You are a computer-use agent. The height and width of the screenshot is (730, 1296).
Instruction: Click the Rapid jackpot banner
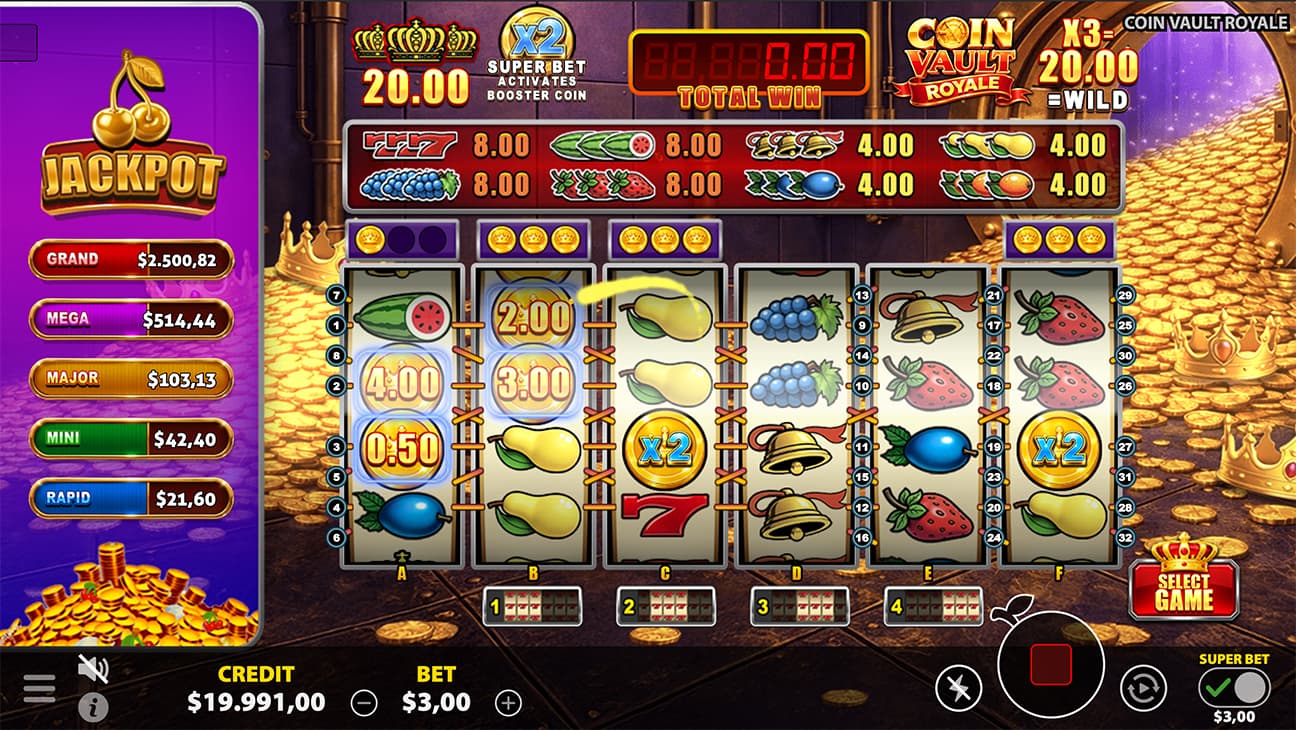click(131, 498)
